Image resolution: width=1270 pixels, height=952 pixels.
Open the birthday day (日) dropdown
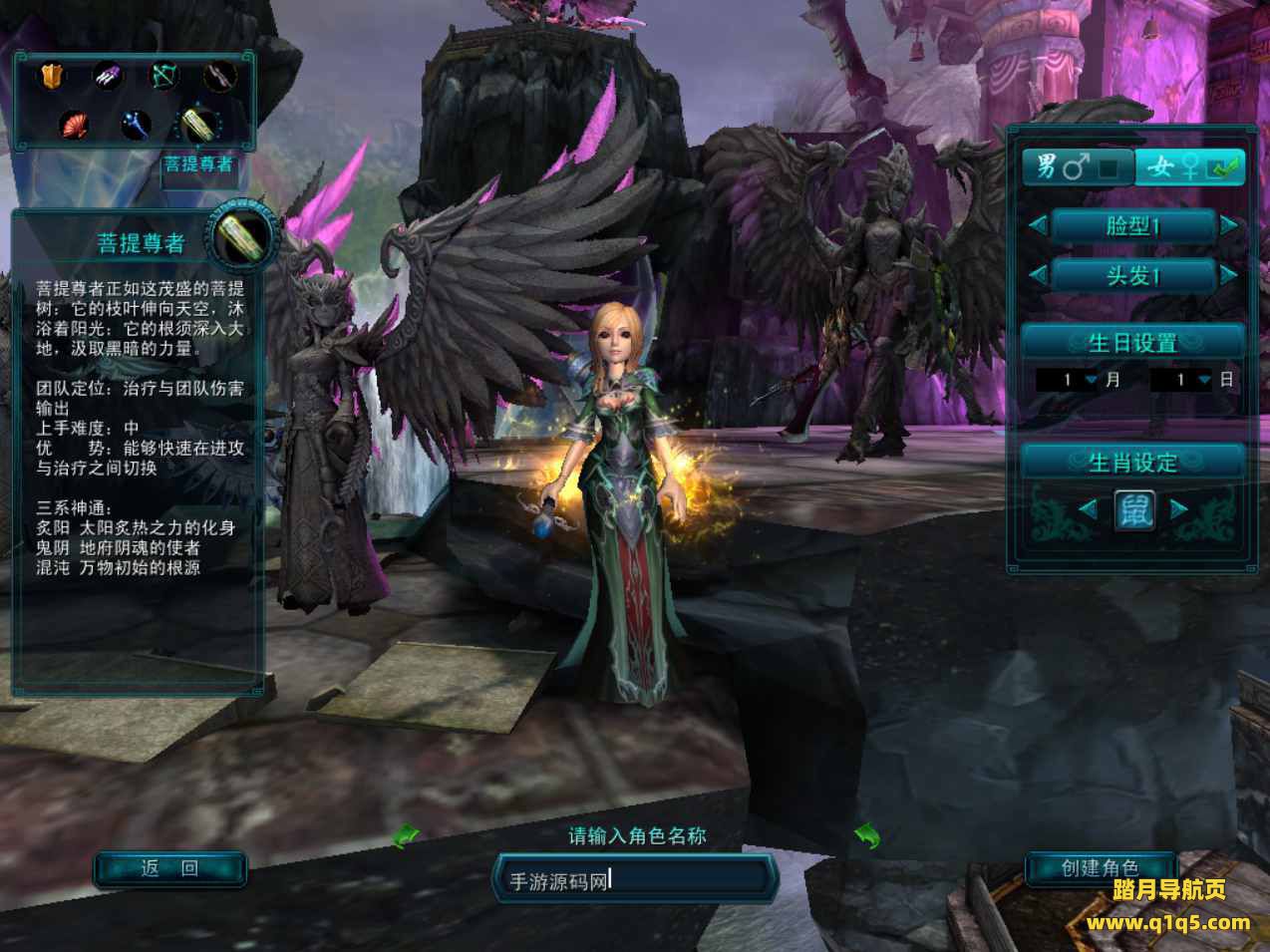(x=1204, y=380)
